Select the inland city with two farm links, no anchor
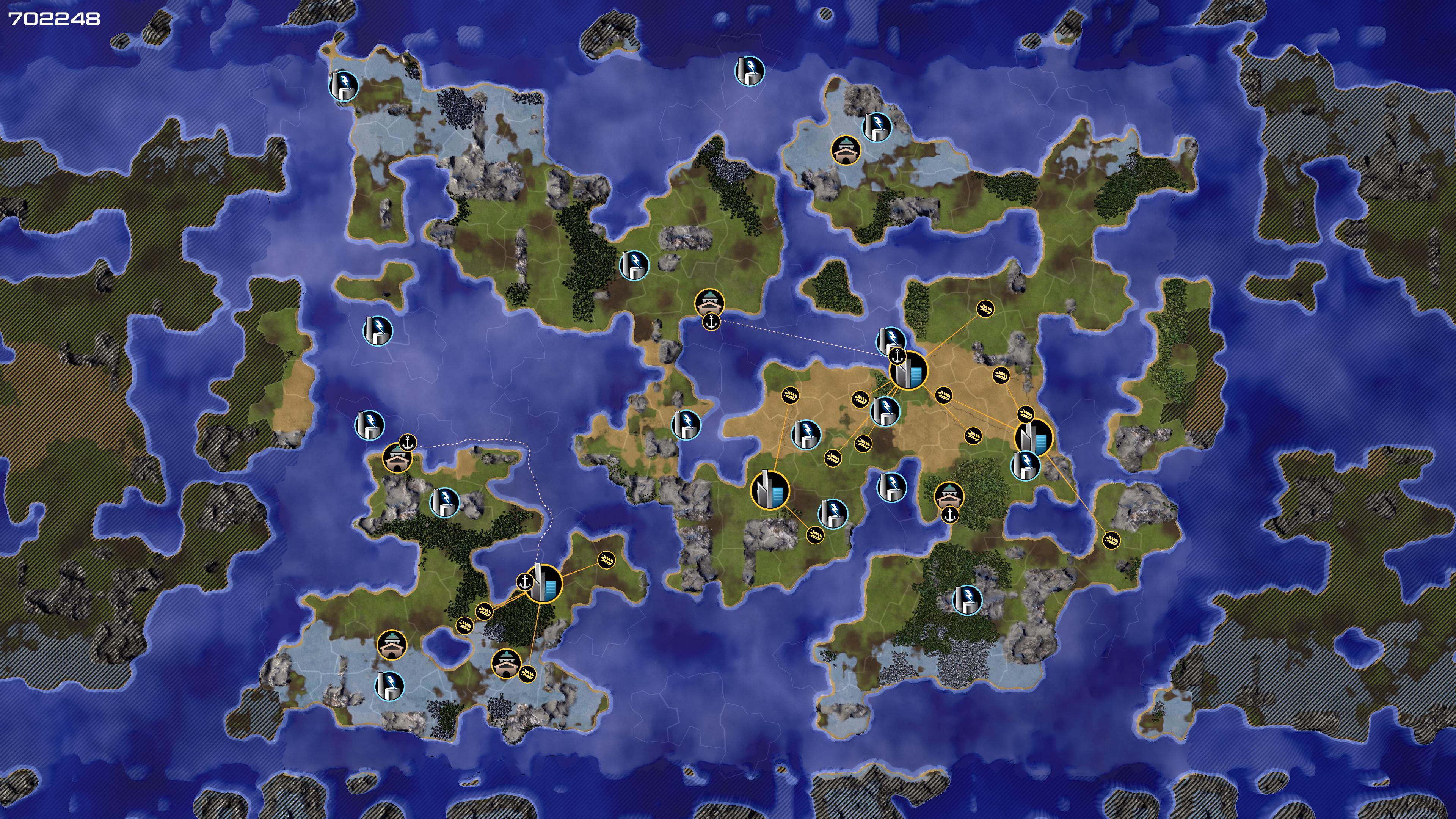Image resolution: width=1456 pixels, height=819 pixels. pos(769,490)
